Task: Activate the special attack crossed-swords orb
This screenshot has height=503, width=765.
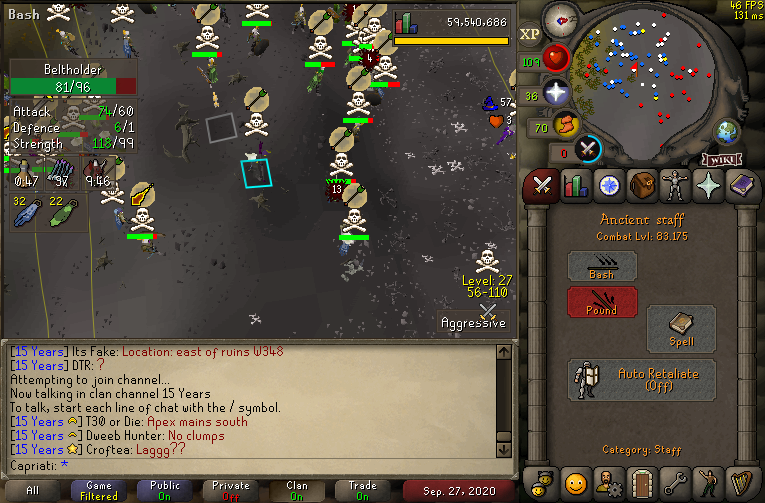Action: coord(589,150)
